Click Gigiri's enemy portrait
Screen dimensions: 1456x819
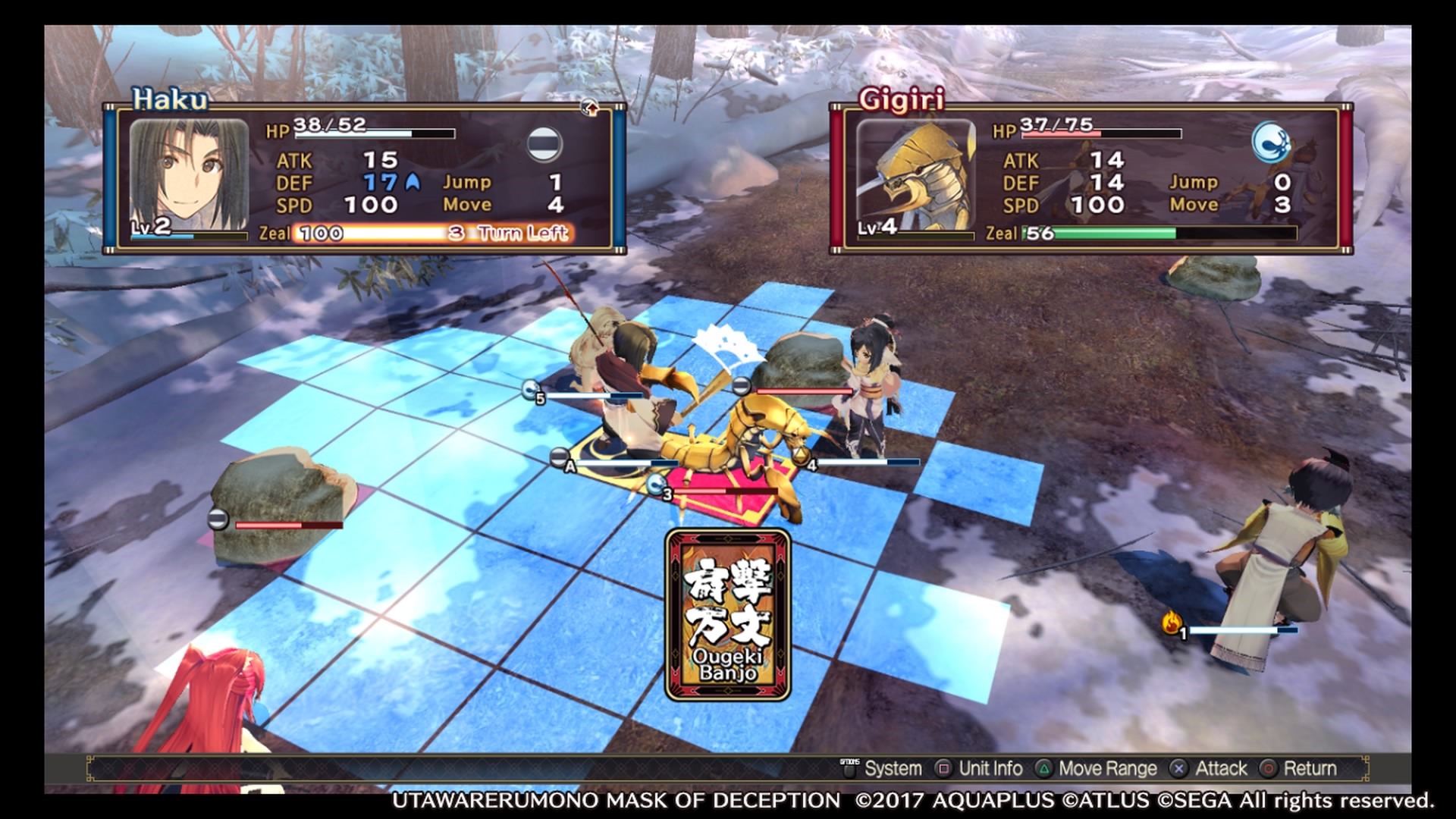pos(915,177)
